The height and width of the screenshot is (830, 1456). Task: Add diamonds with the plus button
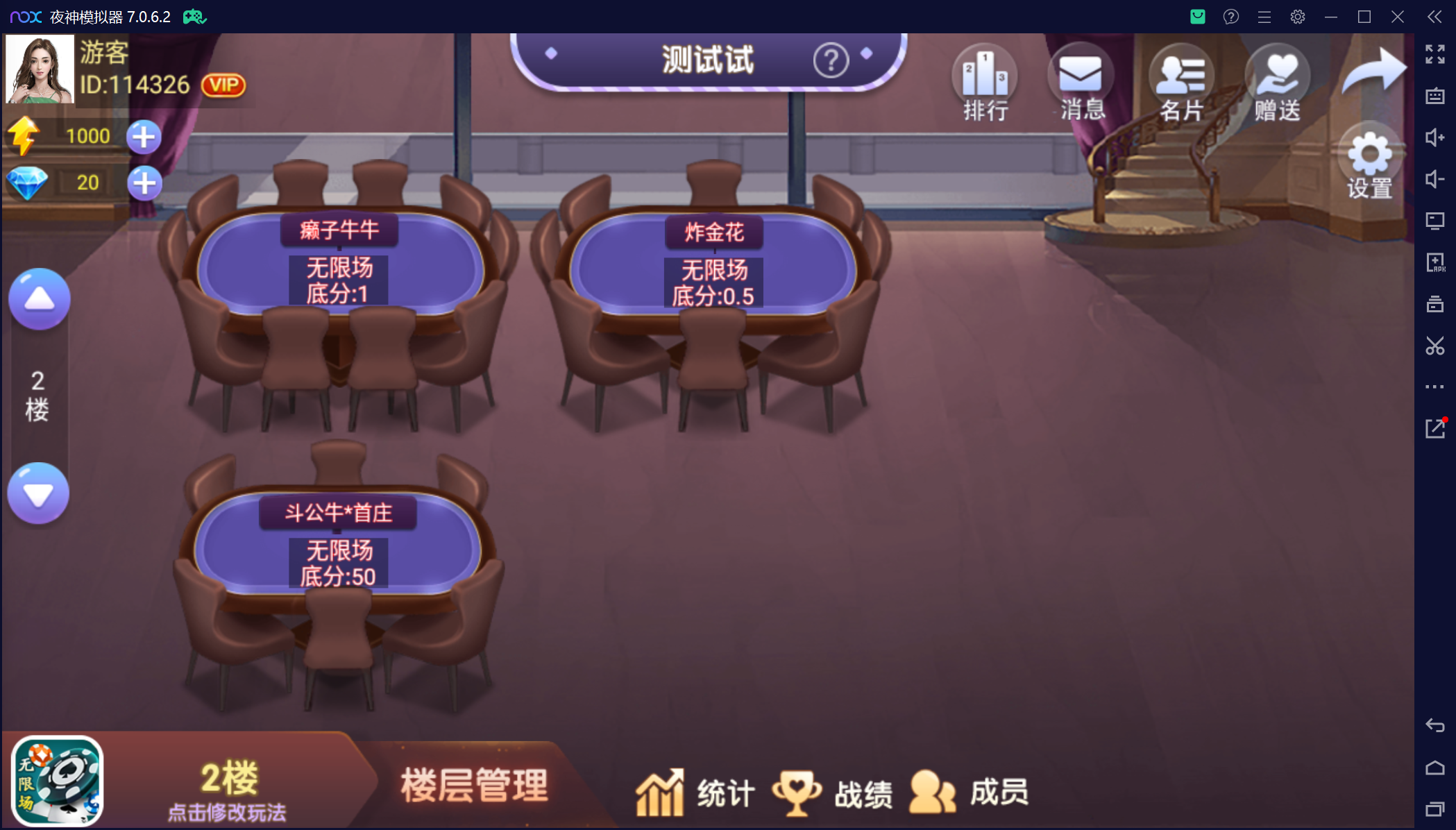pos(144,183)
